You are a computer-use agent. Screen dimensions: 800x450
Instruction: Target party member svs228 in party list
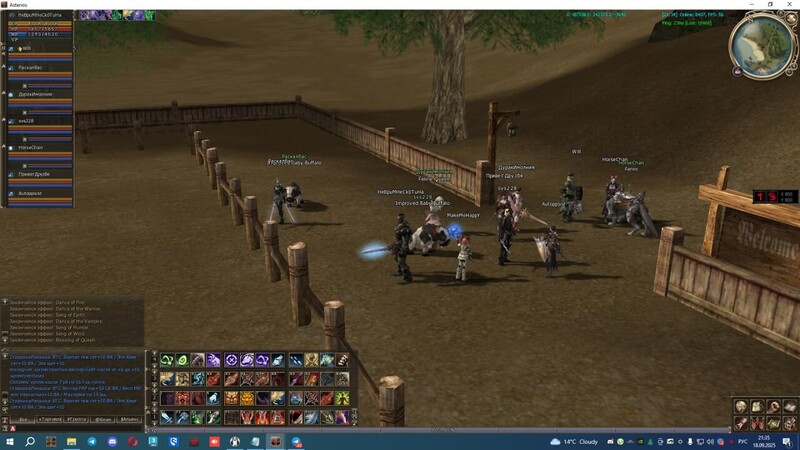pos(27,121)
